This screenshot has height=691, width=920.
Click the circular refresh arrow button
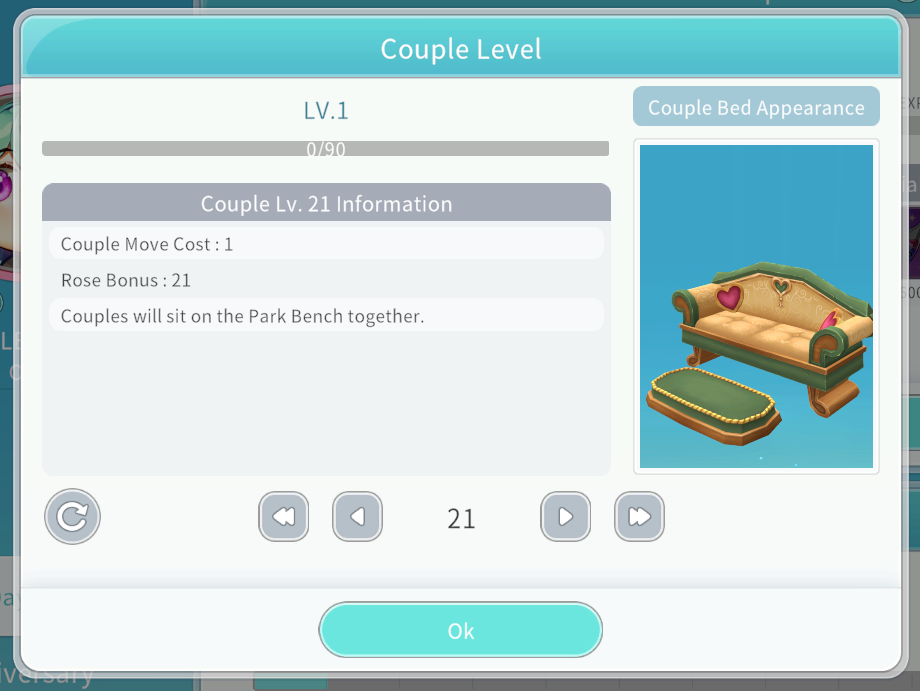pyautogui.click(x=72, y=516)
